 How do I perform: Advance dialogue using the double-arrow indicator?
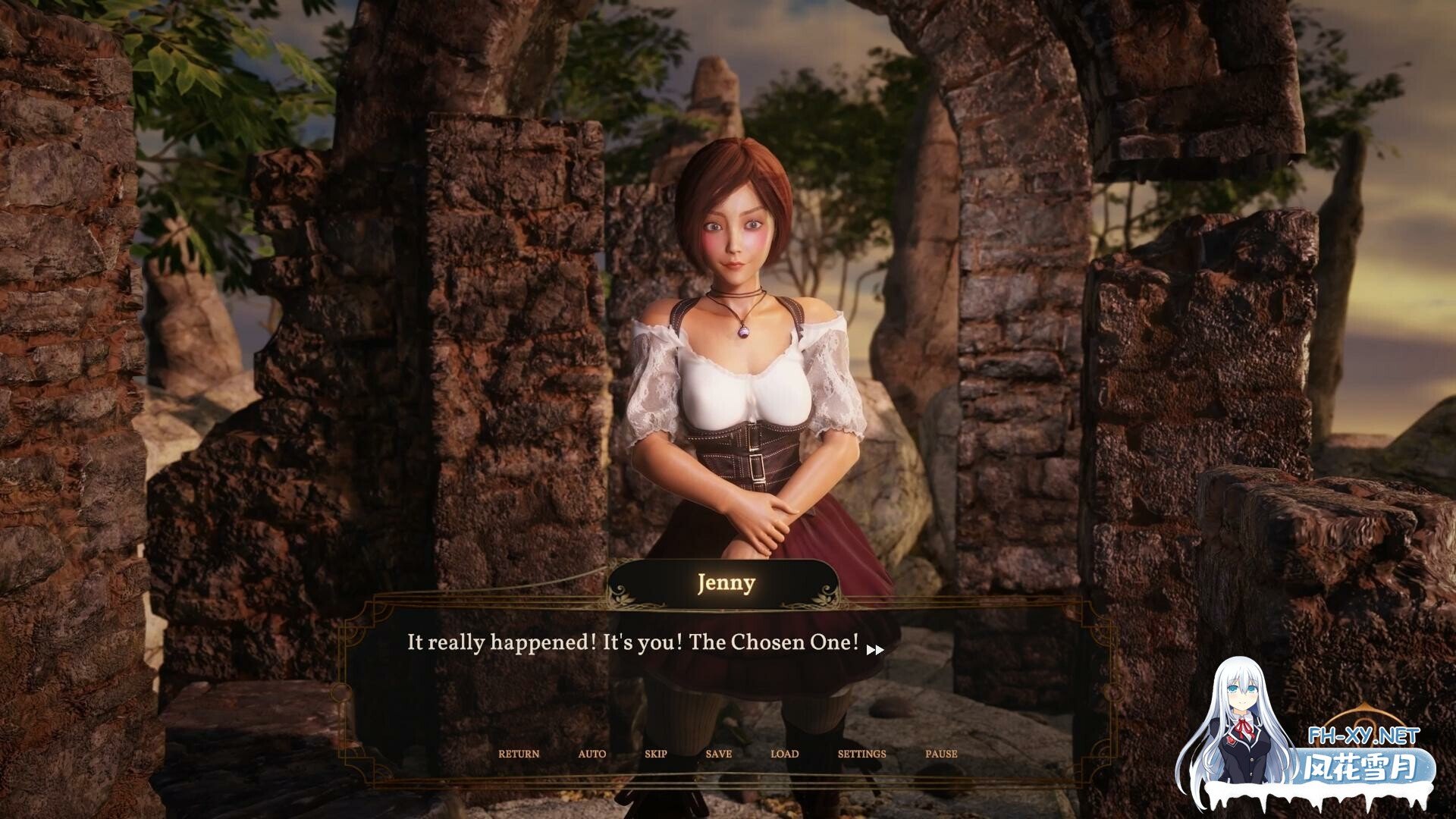pyautogui.click(x=874, y=650)
